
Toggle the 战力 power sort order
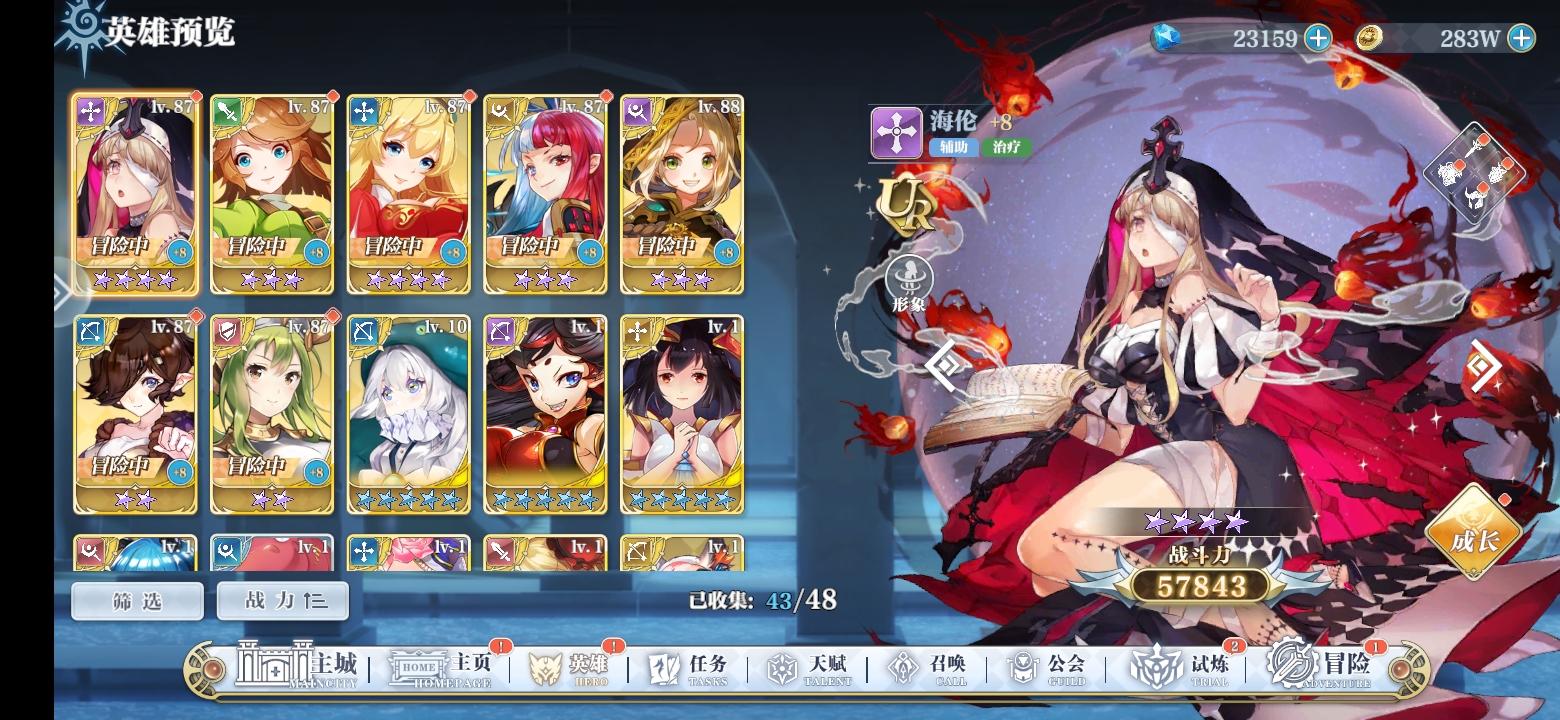point(282,601)
